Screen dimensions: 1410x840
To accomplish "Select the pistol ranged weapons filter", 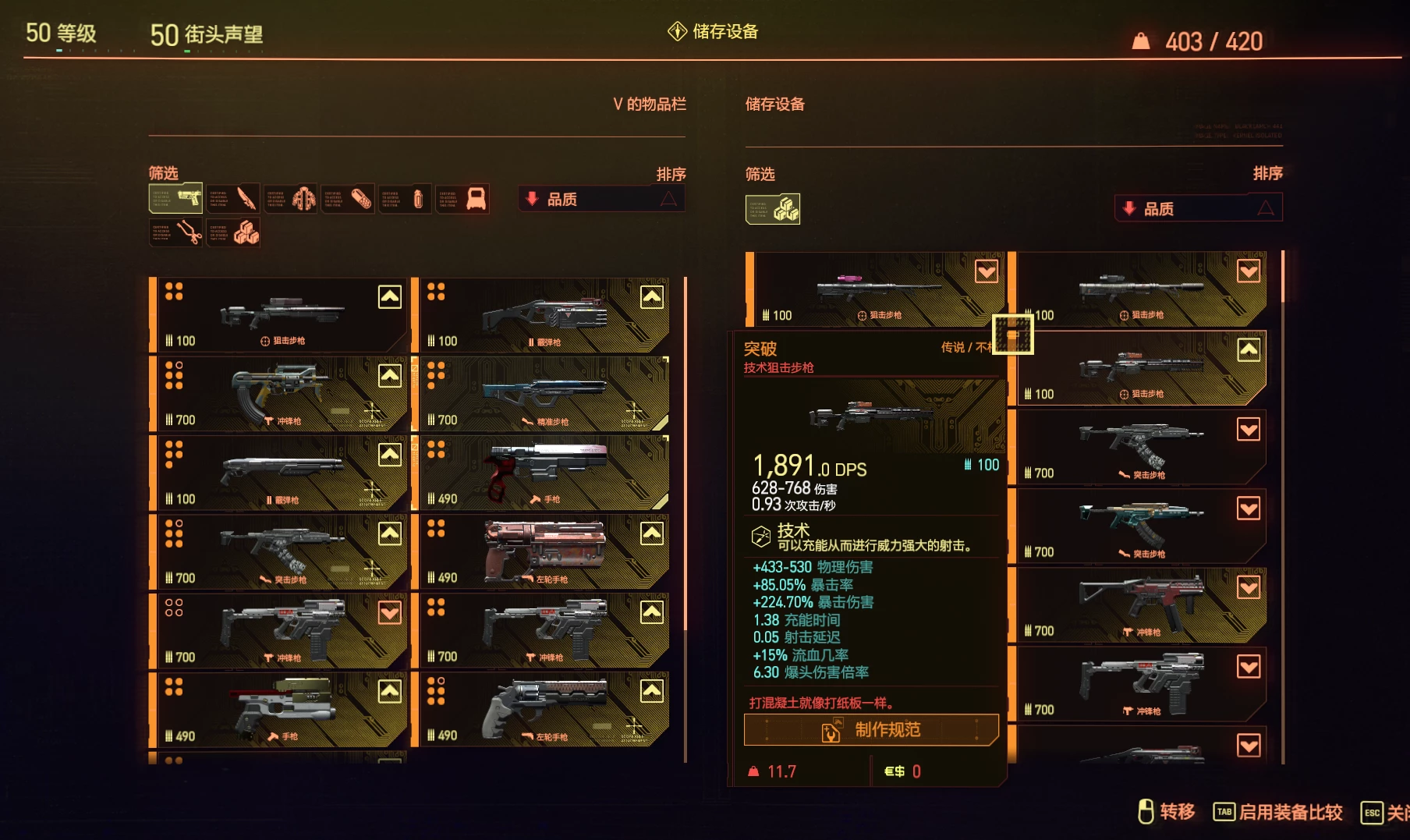I will 176,199.
